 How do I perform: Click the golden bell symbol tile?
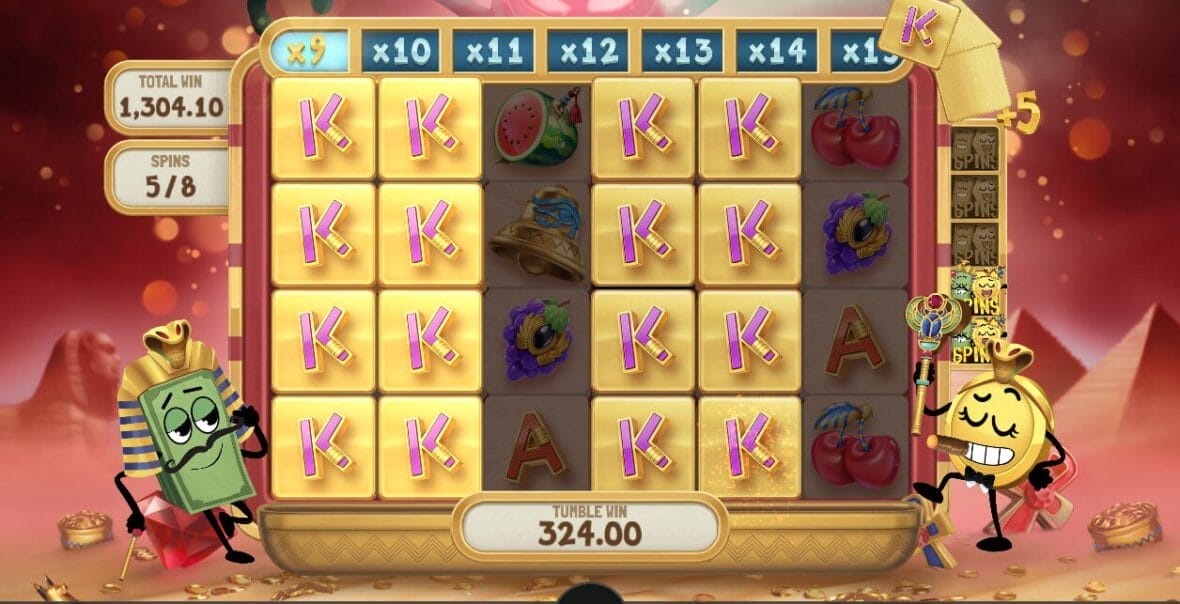[537, 233]
